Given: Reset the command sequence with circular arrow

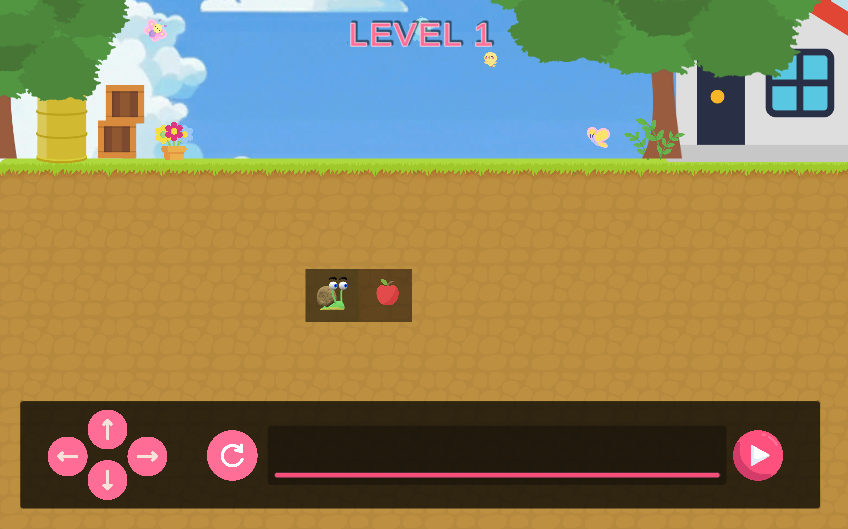Looking at the screenshot, I should pos(232,456).
